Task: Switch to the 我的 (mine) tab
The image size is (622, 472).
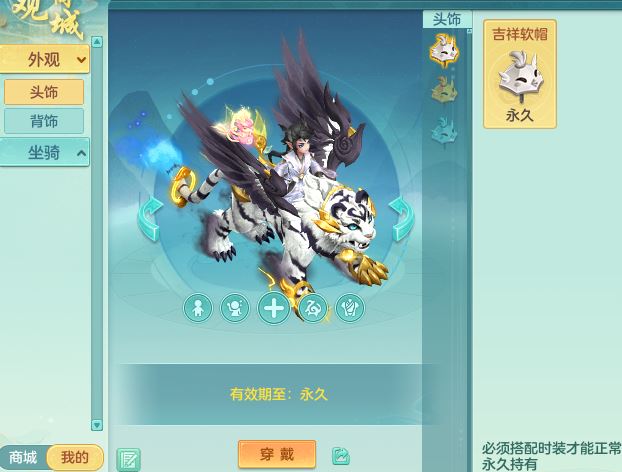Action: (75, 458)
